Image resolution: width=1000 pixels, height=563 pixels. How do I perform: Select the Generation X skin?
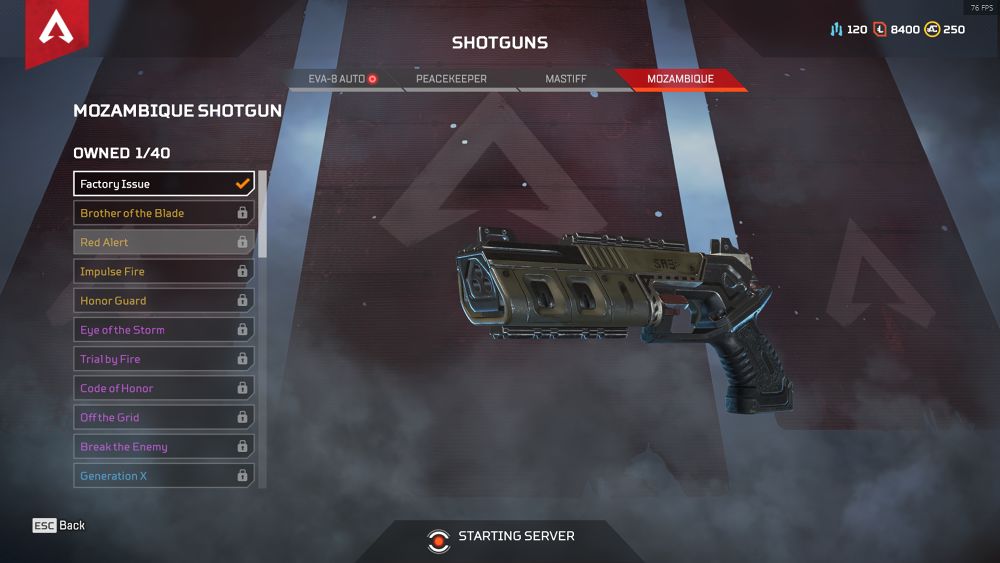[164, 476]
